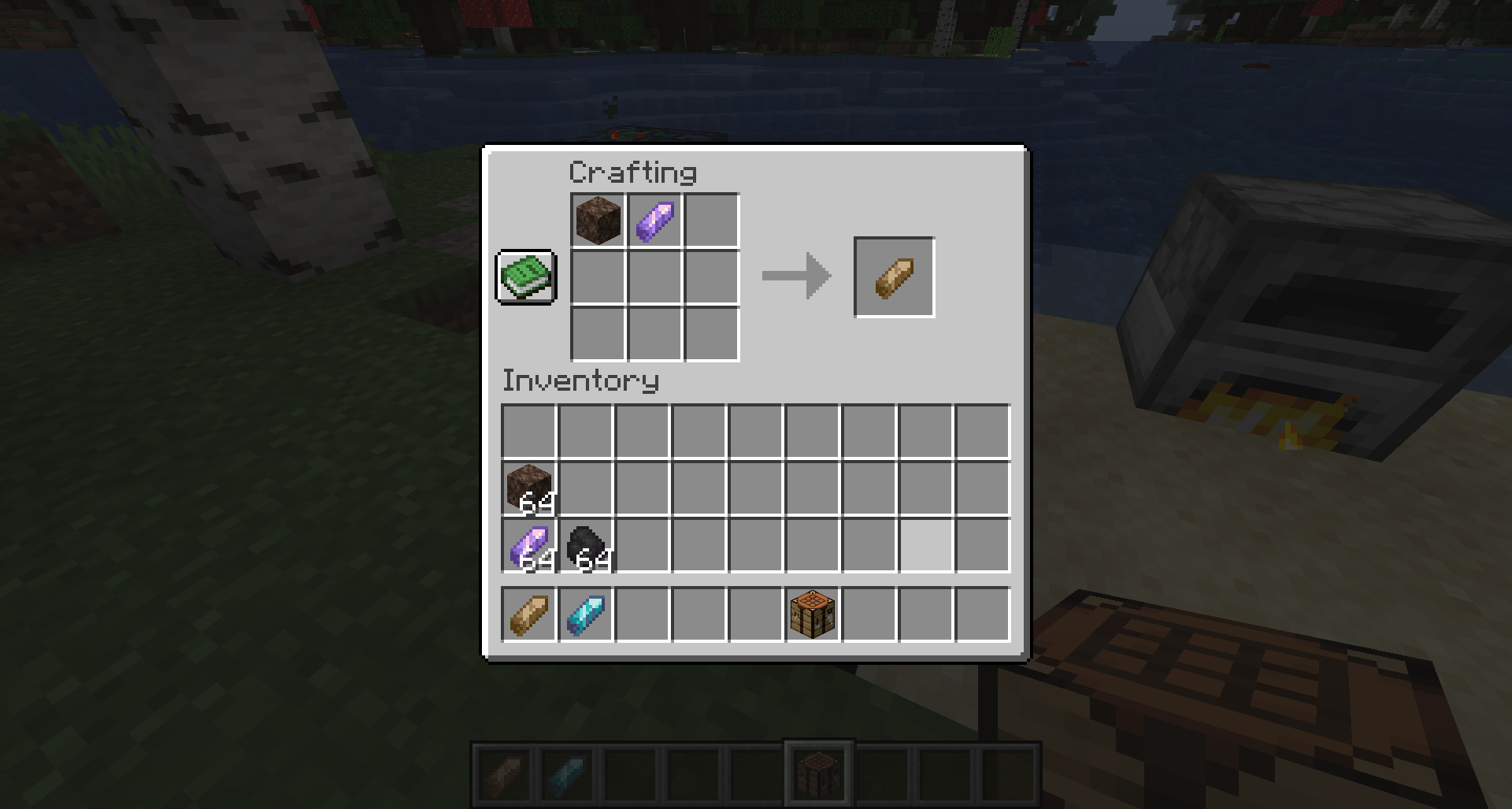Select the crafting table in the inventory
The width and height of the screenshot is (1512, 809).
(812, 615)
